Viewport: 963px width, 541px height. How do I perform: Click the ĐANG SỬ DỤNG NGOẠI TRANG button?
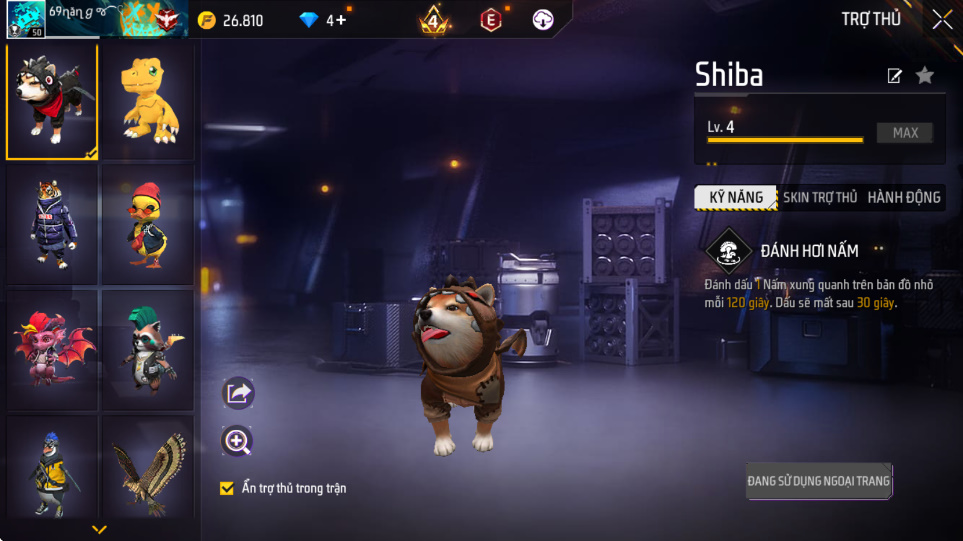tap(818, 481)
